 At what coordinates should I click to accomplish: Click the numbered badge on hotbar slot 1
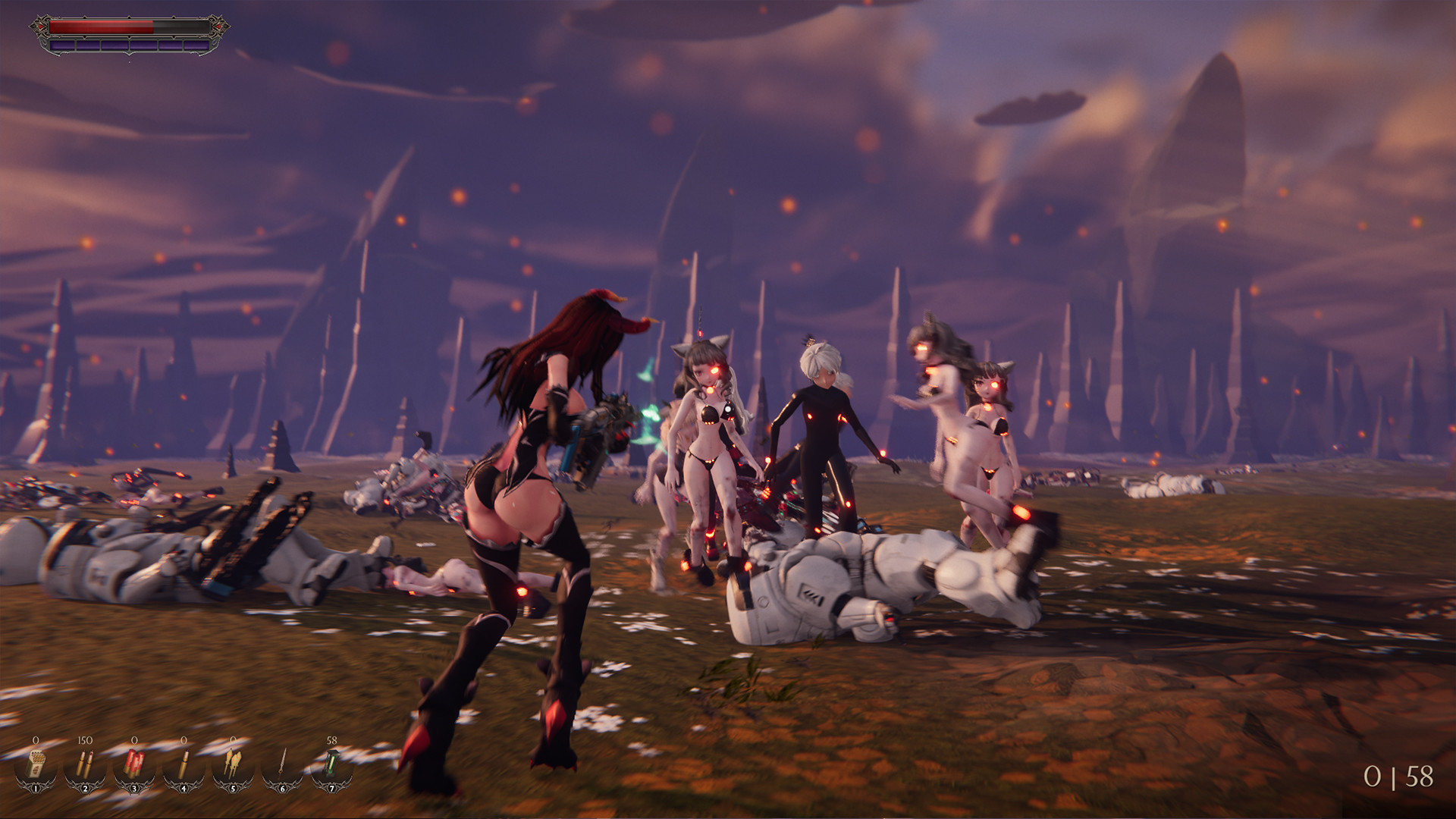tap(35, 789)
